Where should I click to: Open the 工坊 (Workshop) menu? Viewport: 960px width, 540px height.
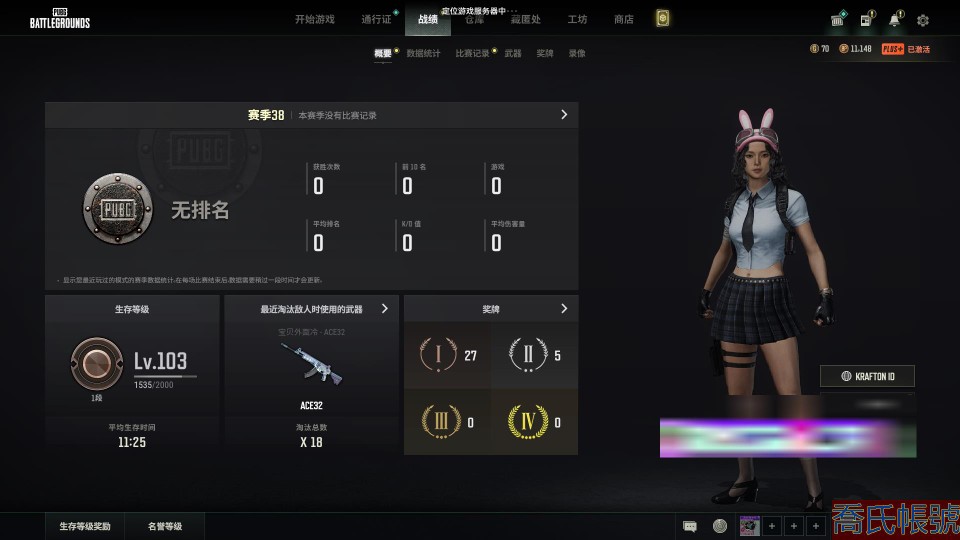577,19
